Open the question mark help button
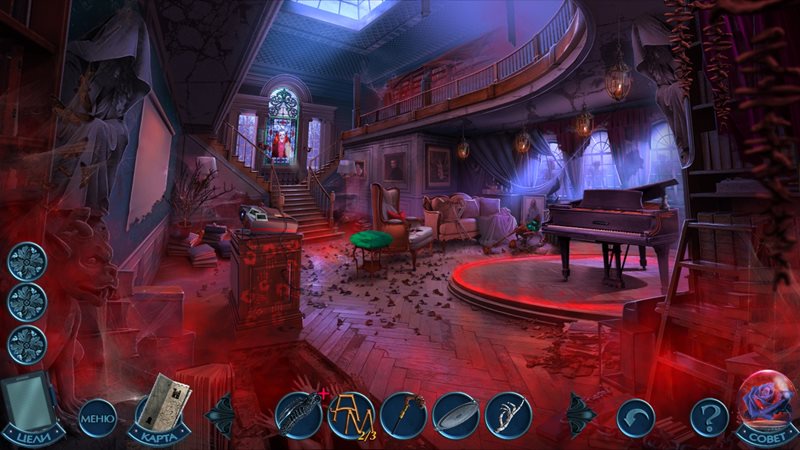The height and width of the screenshot is (450, 800). coord(710,415)
